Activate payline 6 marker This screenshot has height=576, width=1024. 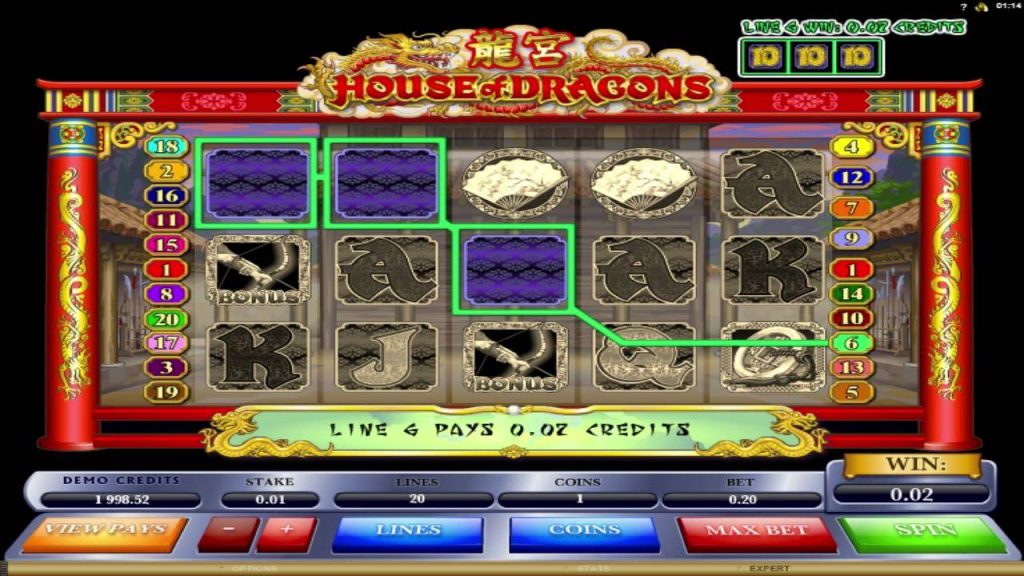(x=851, y=343)
